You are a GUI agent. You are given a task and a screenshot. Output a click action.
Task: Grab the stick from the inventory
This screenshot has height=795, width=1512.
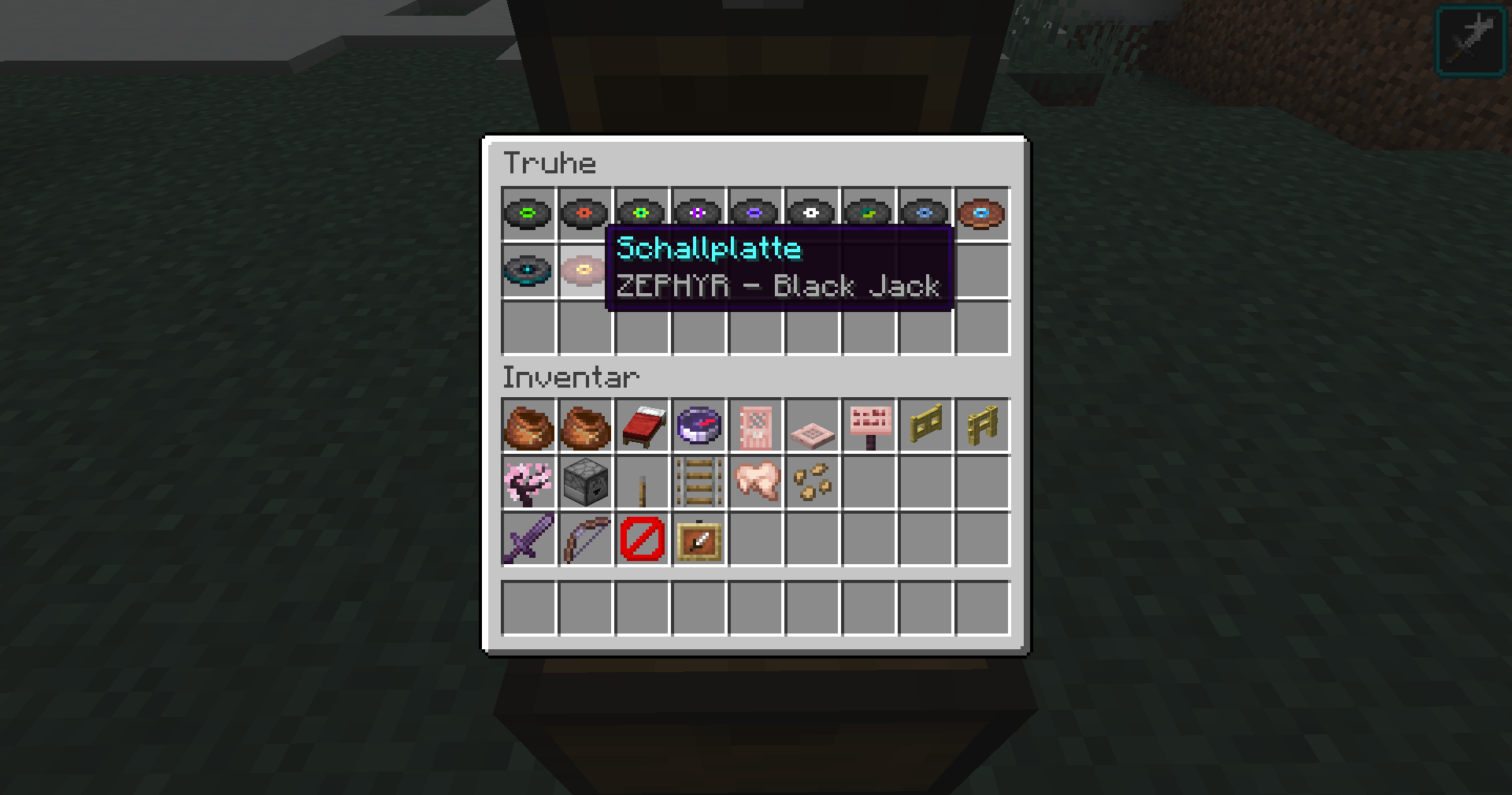[x=641, y=483]
